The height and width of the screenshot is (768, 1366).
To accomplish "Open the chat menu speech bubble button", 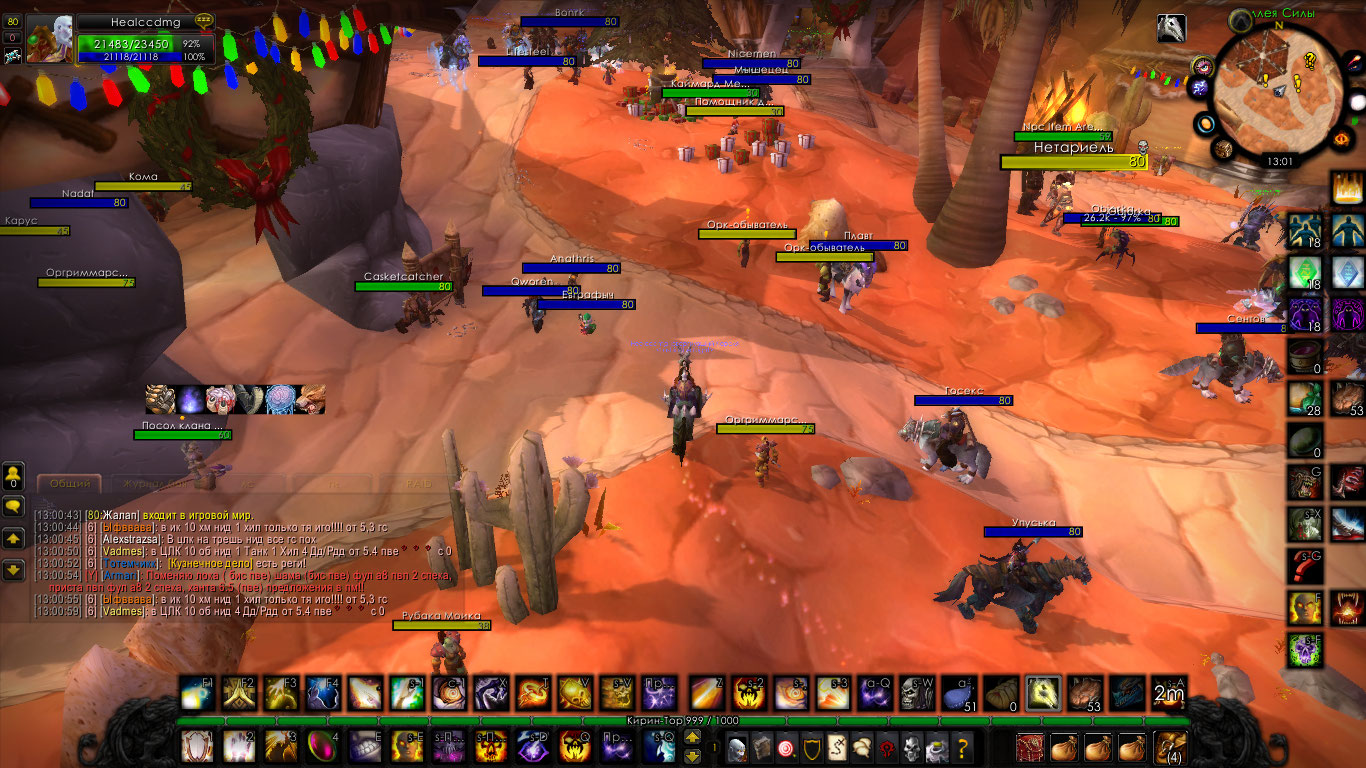I will click(x=13, y=506).
